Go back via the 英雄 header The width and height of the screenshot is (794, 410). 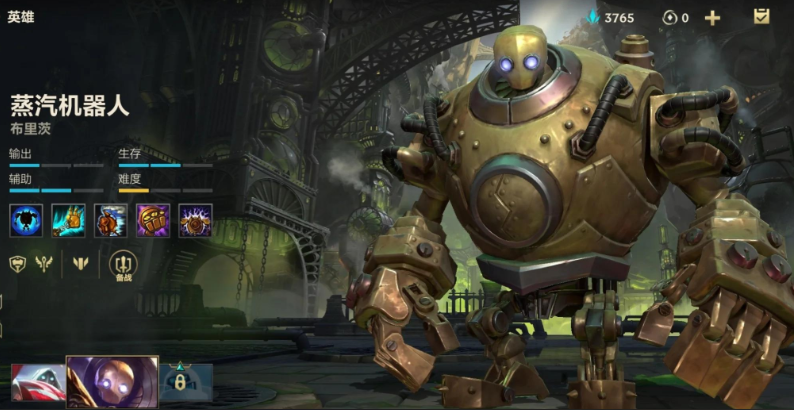pyautogui.click(x=21, y=17)
